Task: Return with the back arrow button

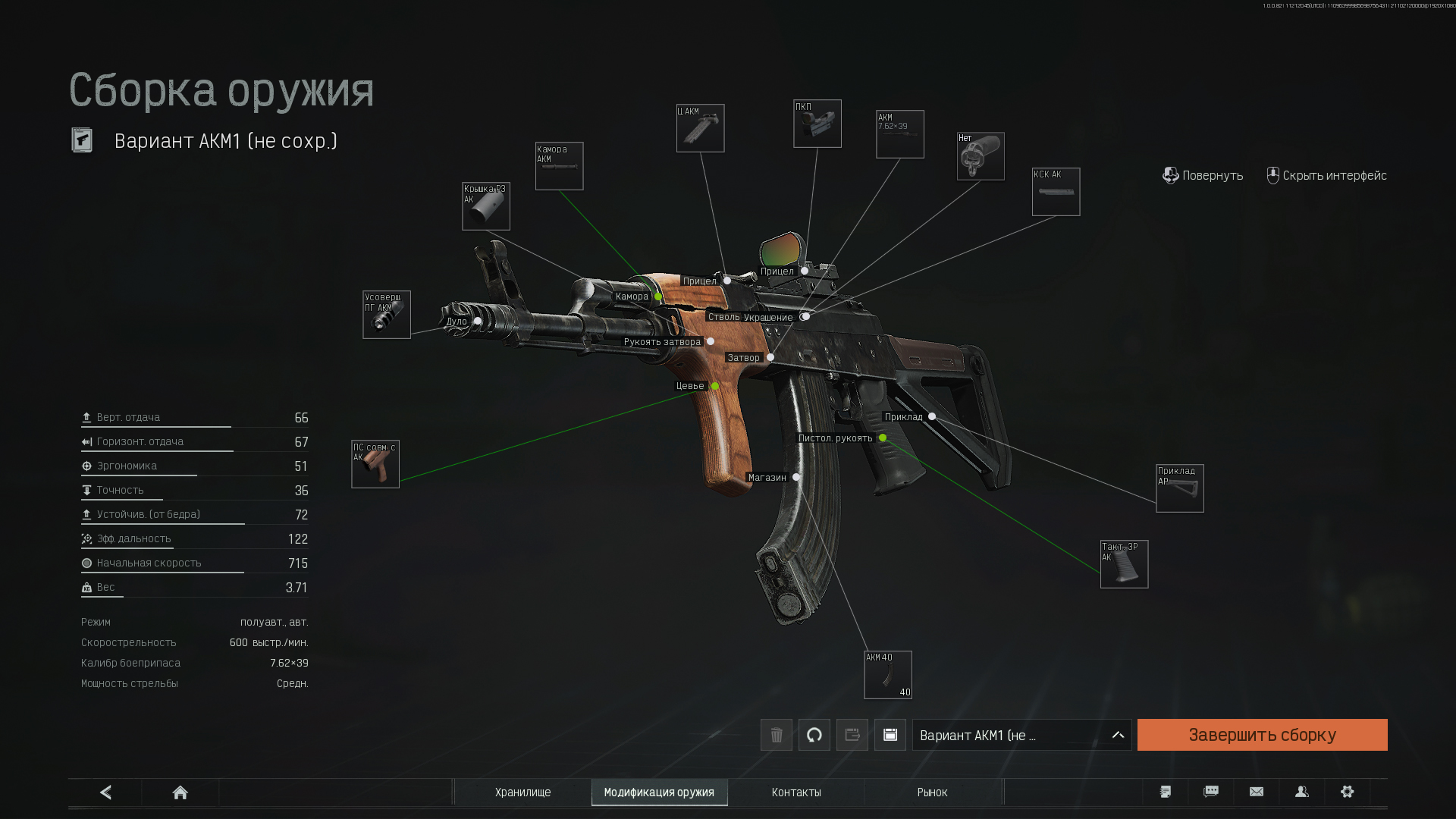Action: 105,792
